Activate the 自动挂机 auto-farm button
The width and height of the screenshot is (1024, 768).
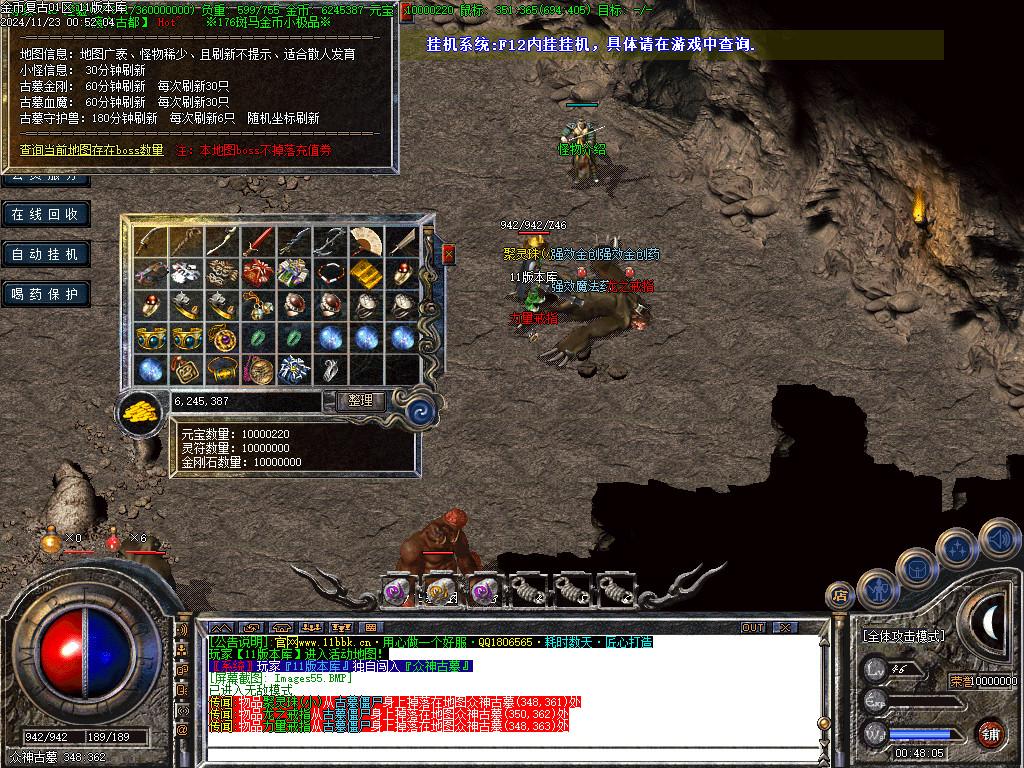tap(47, 254)
